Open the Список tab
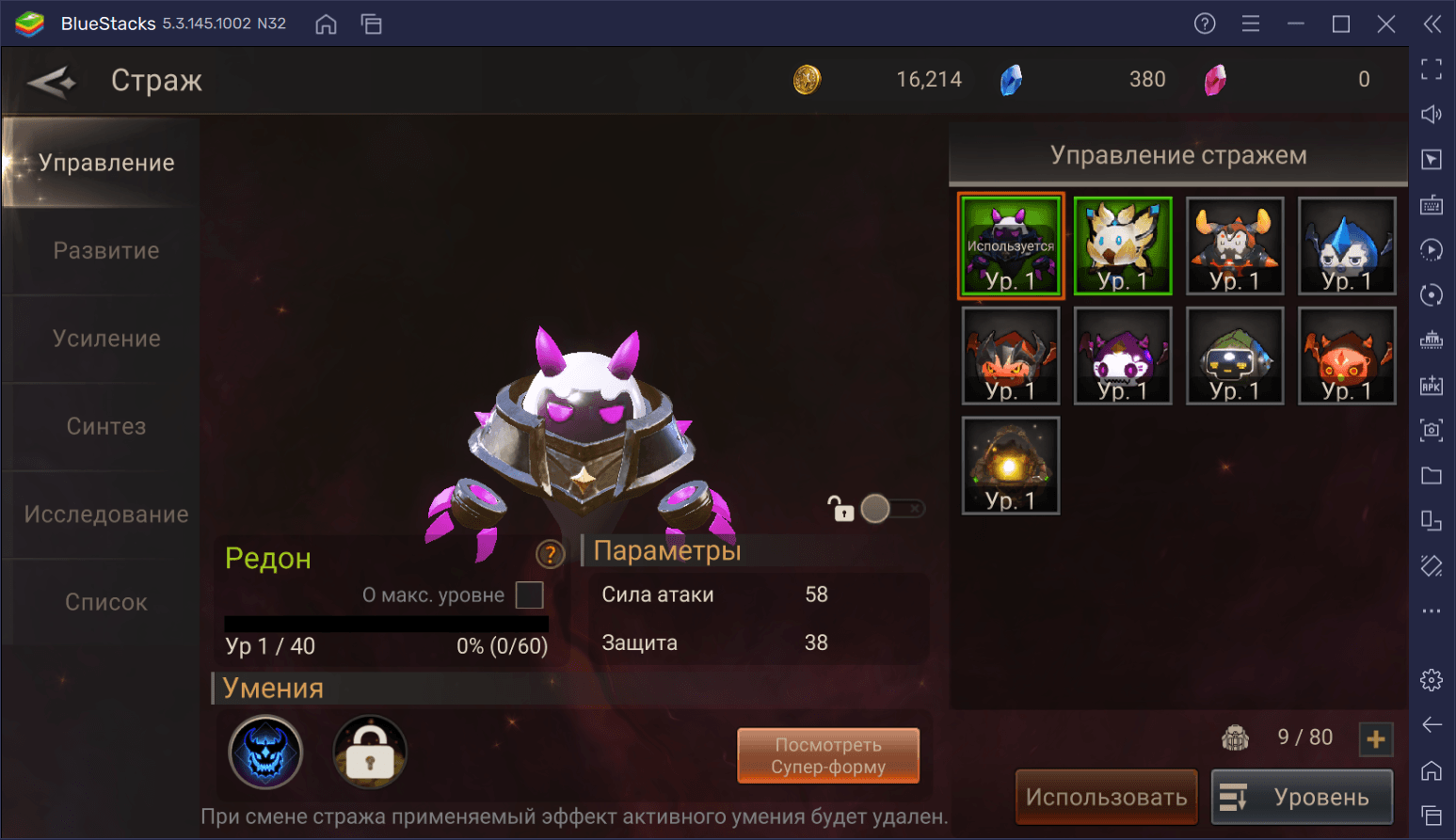 105,602
